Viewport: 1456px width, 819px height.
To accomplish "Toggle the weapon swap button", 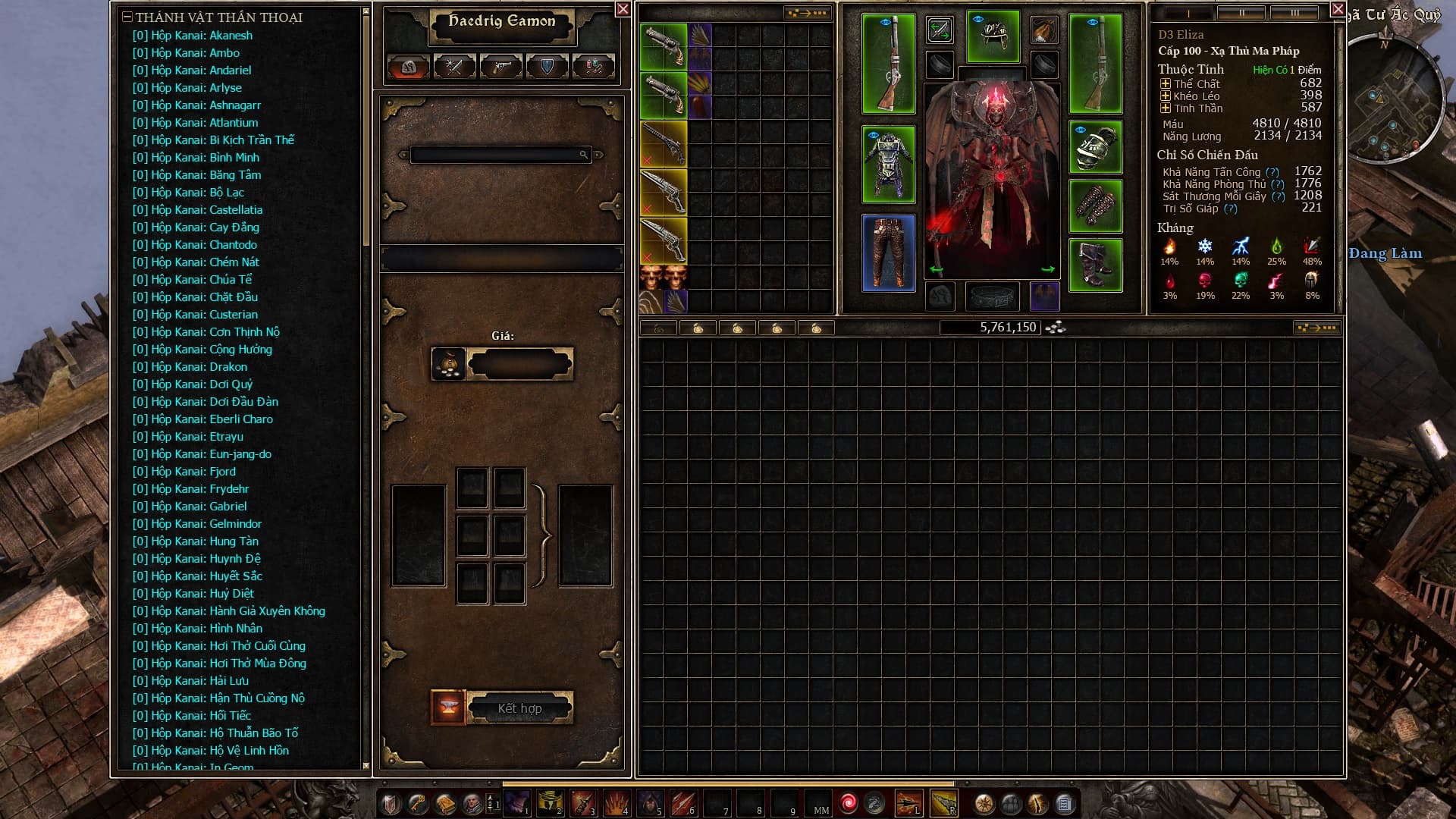I will 940,30.
